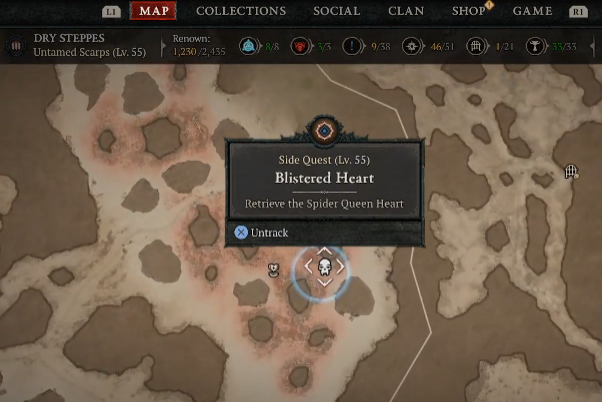Click the dungeons gate icon in renown bar

[477, 47]
